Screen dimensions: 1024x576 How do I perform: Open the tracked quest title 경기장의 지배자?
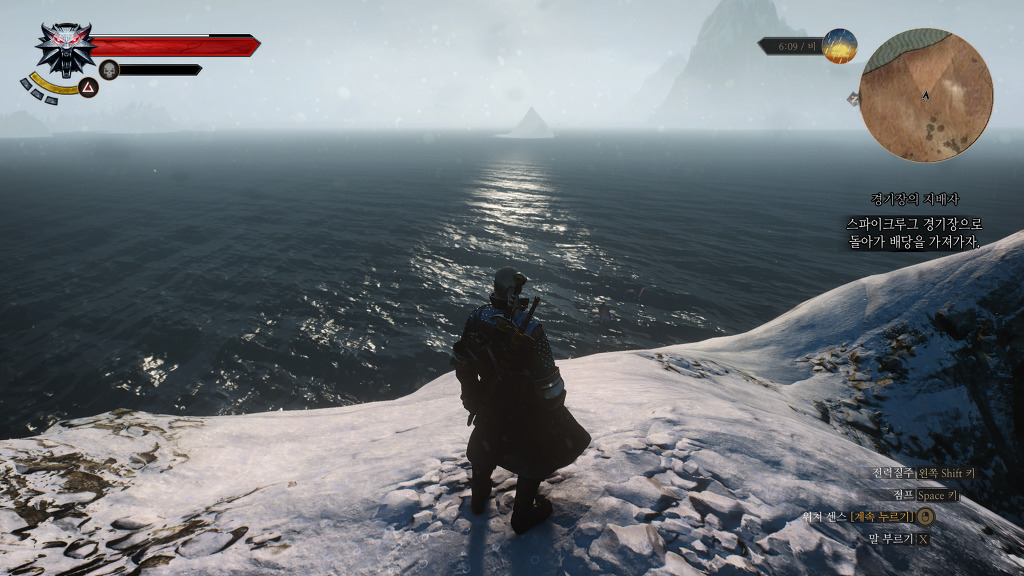click(x=913, y=199)
